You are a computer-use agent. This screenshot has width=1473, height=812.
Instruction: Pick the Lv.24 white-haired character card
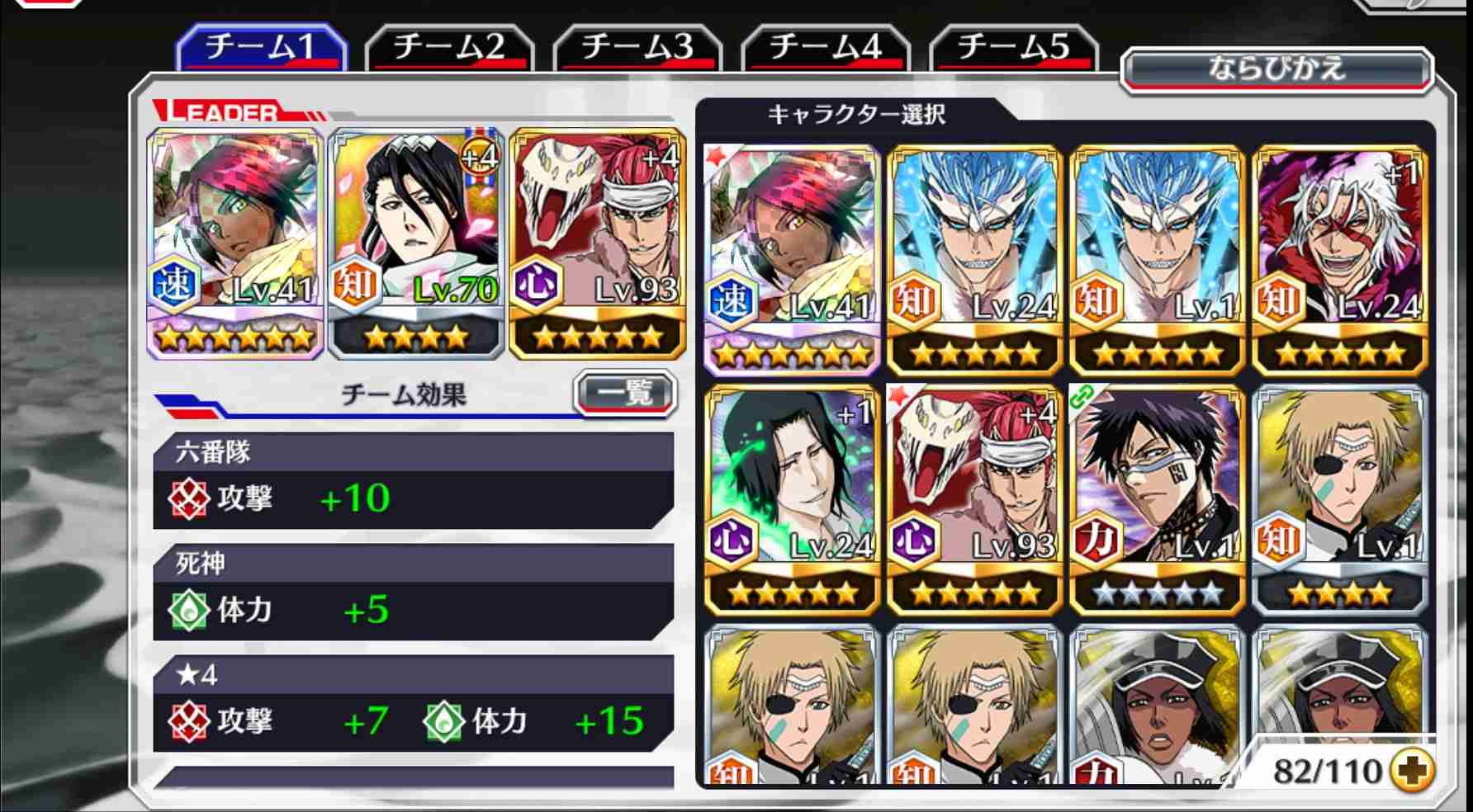tap(1339, 259)
